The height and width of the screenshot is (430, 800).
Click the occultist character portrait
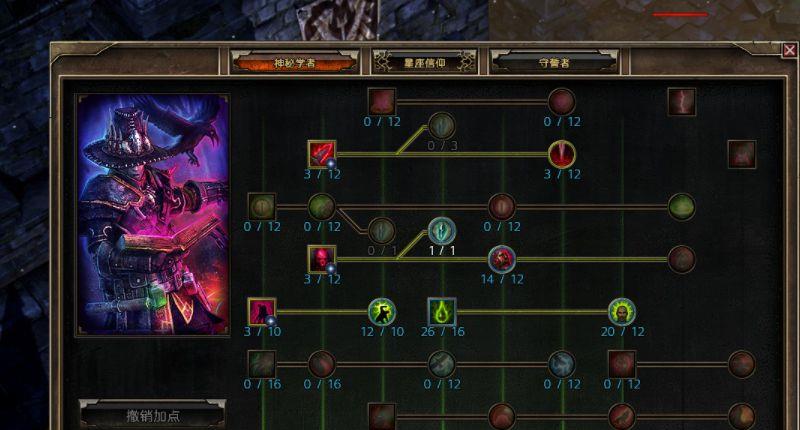tap(152, 215)
